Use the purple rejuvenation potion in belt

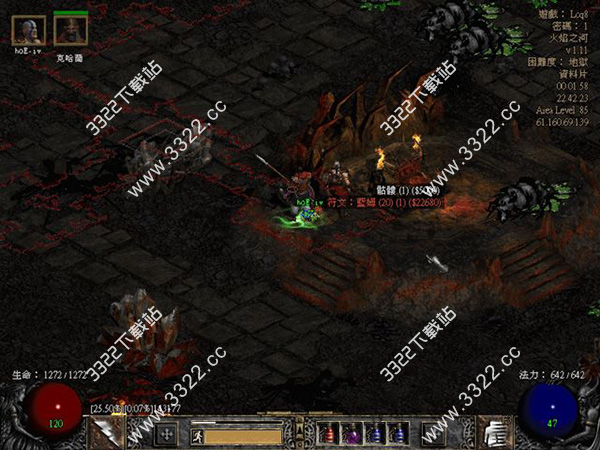pyautogui.click(x=350, y=434)
